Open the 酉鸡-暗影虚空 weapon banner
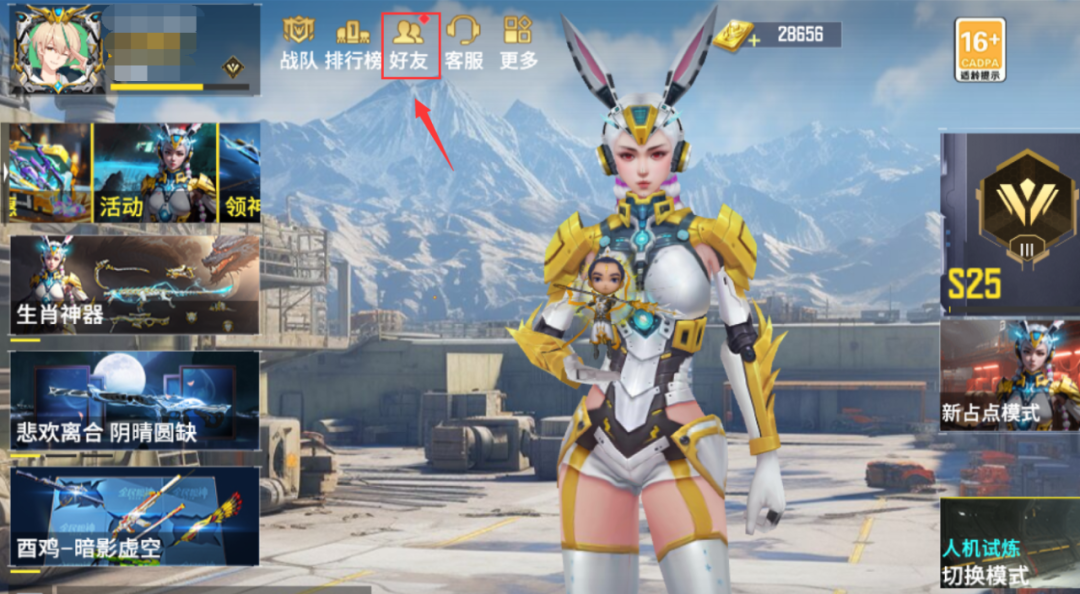 (x=134, y=516)
